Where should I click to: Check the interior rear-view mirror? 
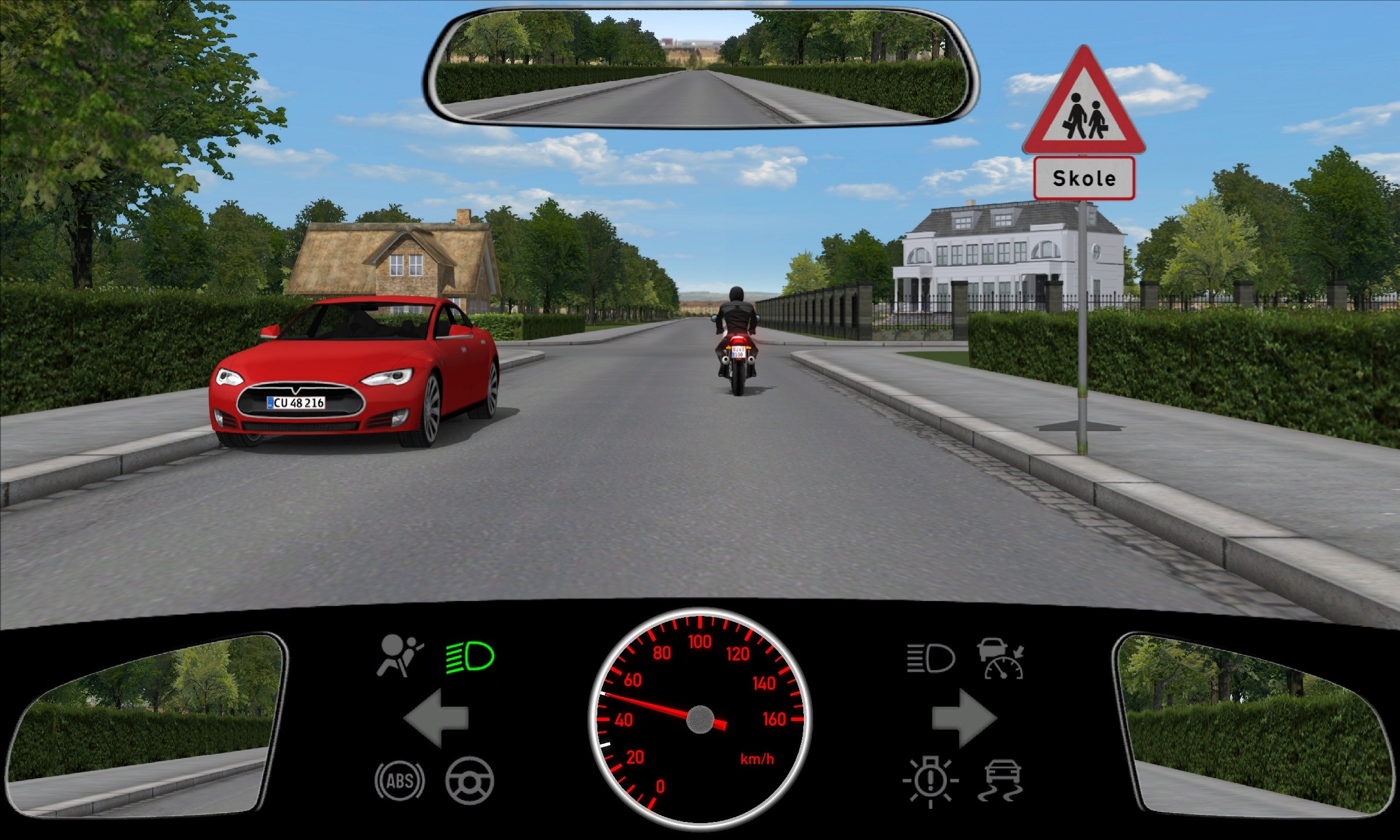[x=700, y=67]
